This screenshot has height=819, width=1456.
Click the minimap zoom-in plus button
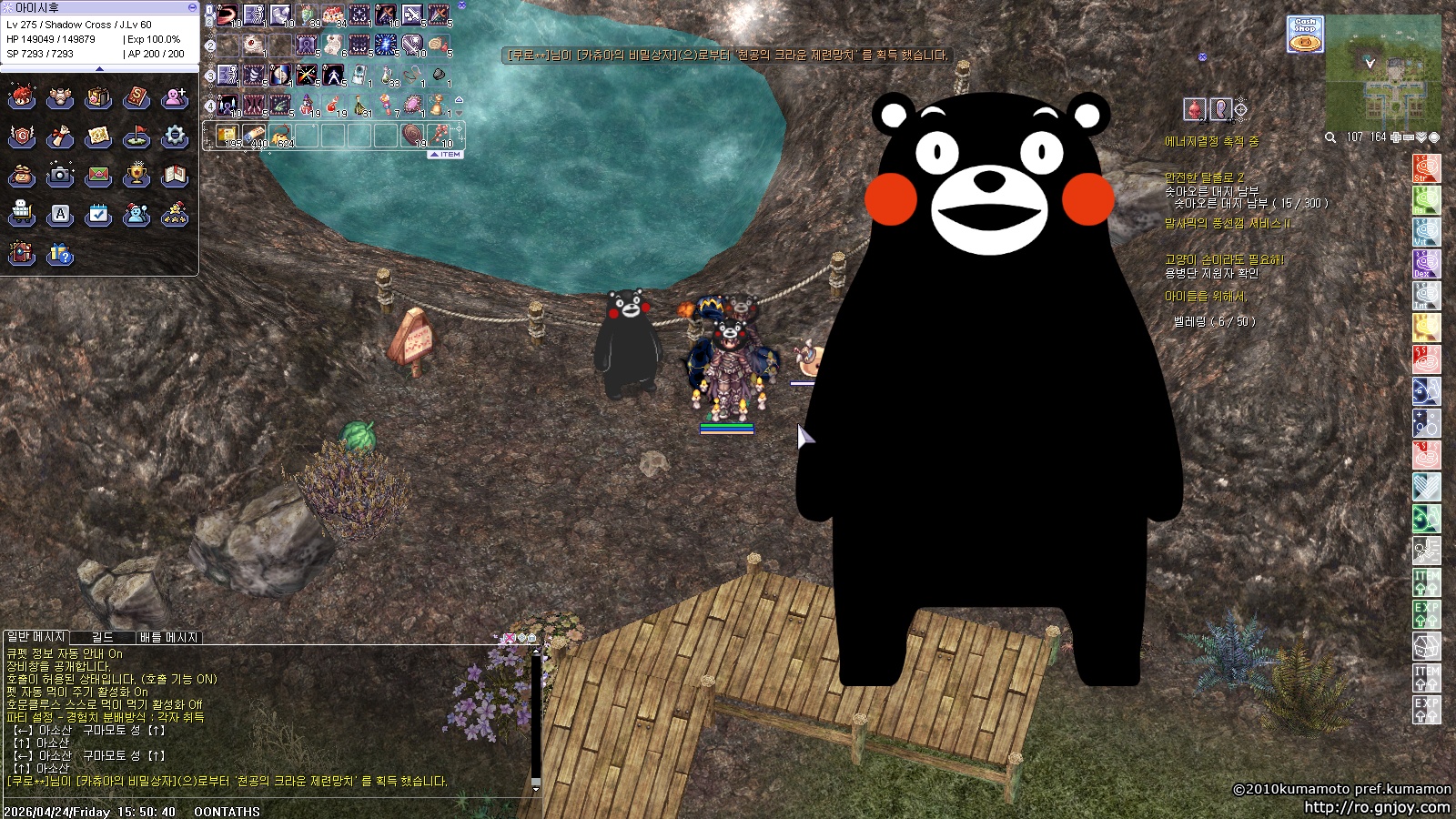click(1396, 137)
